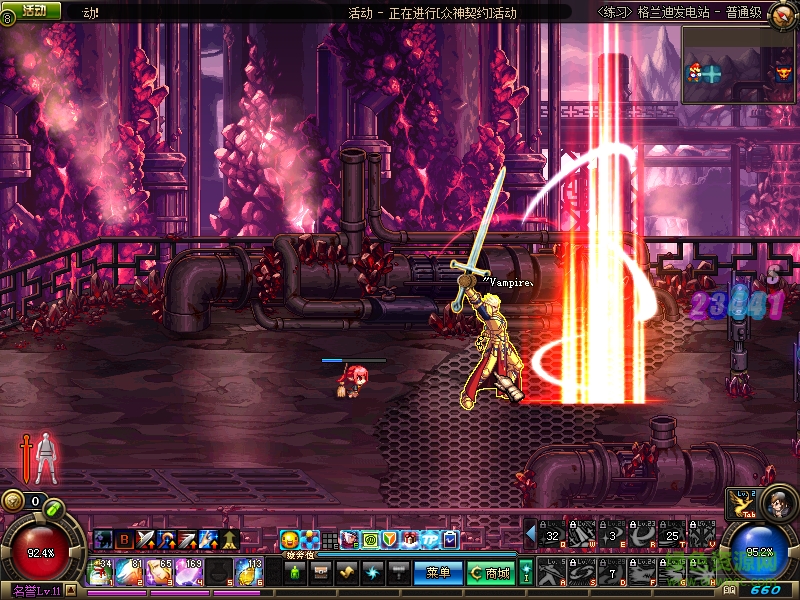Use the yellow gem item in slot 6
The width and height of the screenshot is (800, 600).
[246, 572]
